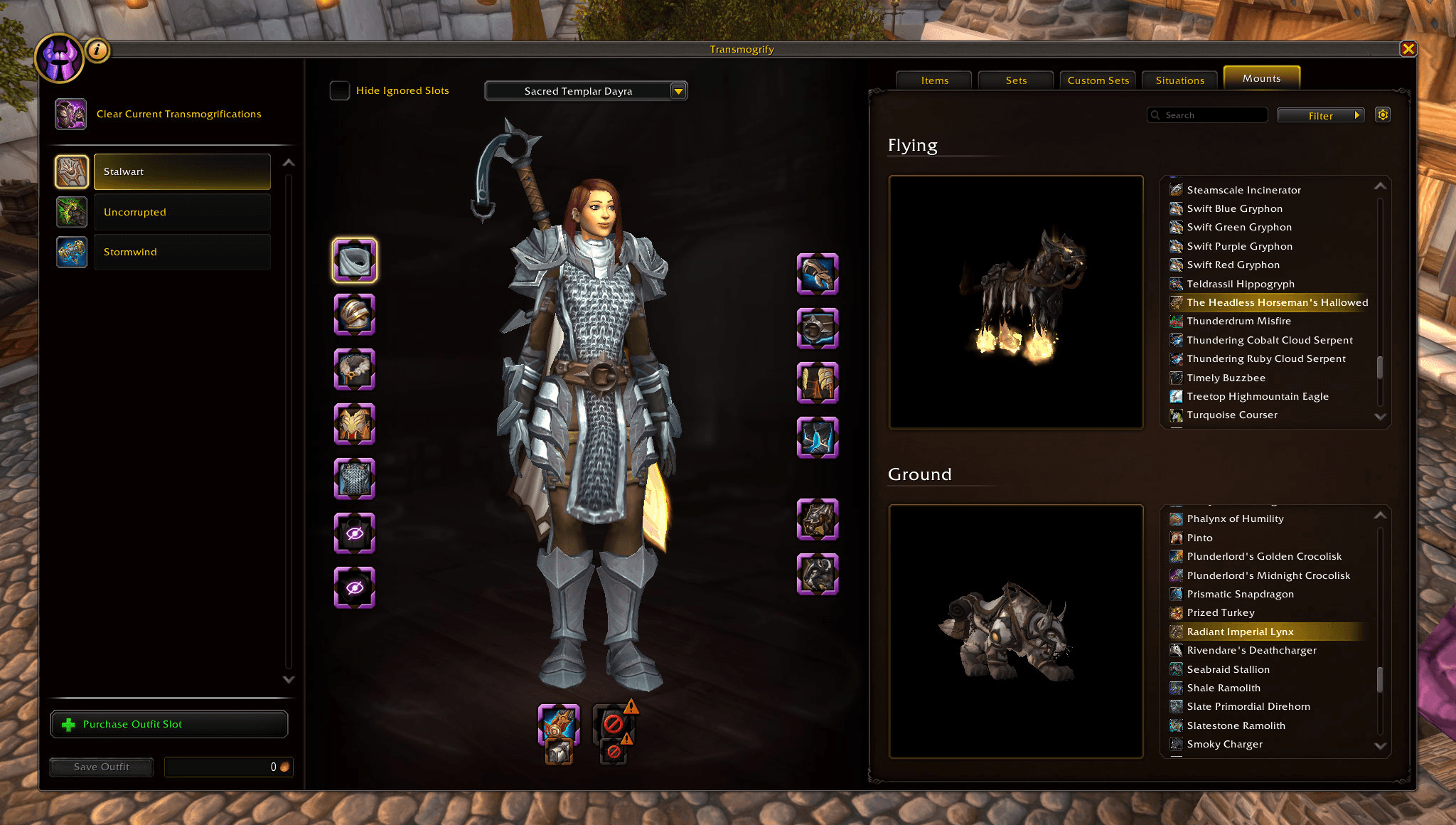Select the head slot icon

(x=355, y=260)
